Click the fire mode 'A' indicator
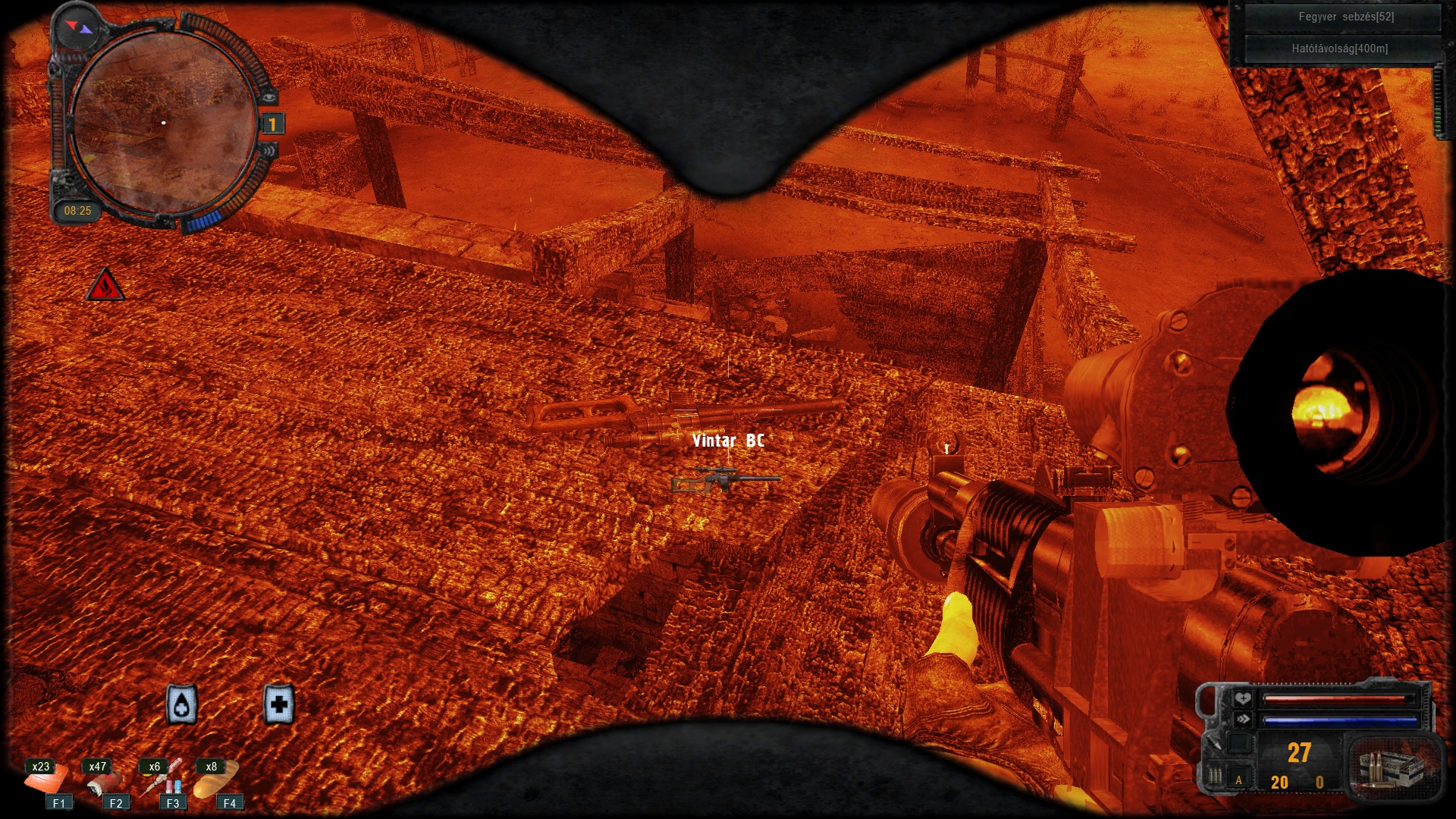This screenshot has height=819, width=1456. point(1239,780)
